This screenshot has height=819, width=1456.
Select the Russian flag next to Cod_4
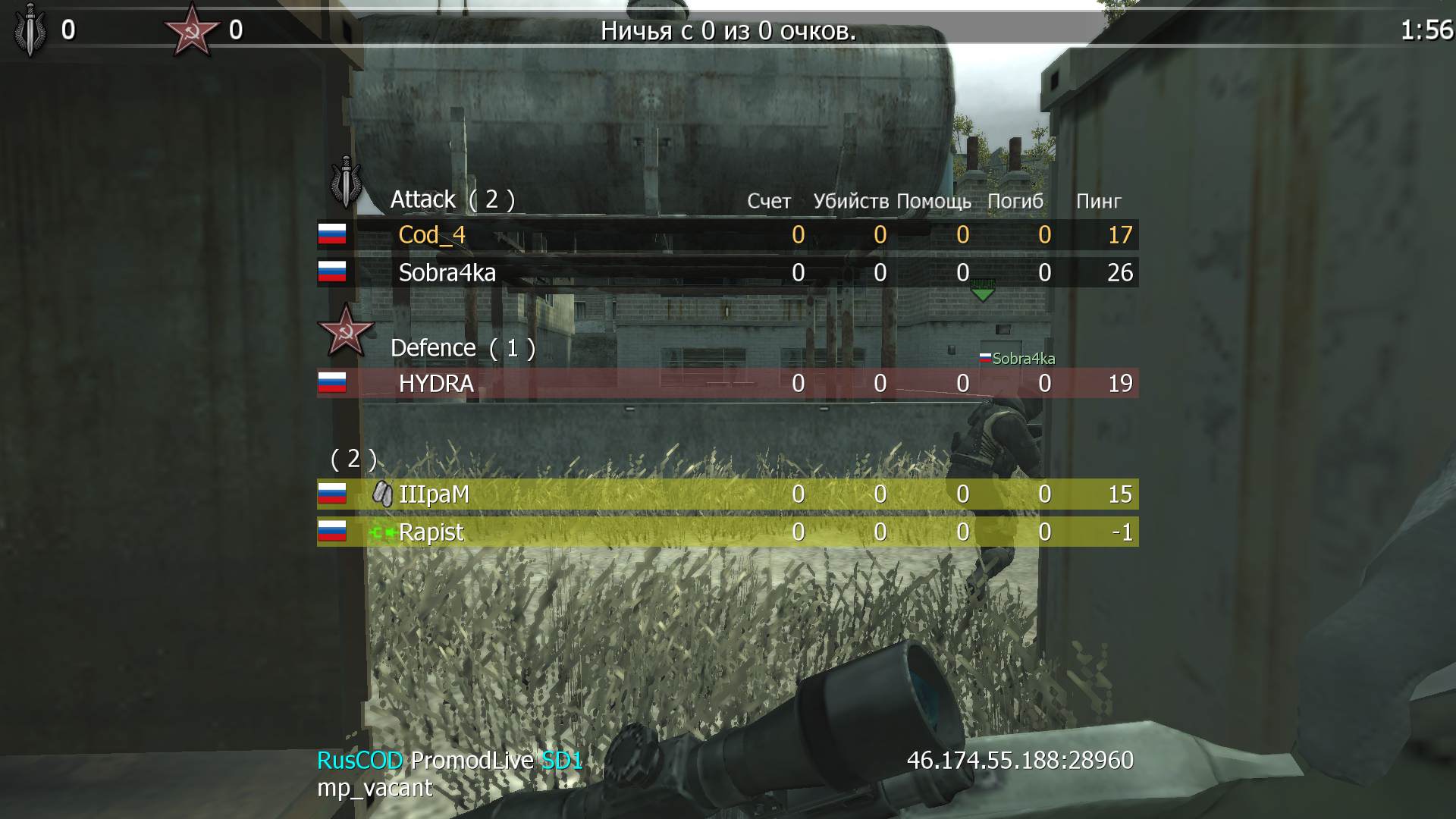[331, 235]
